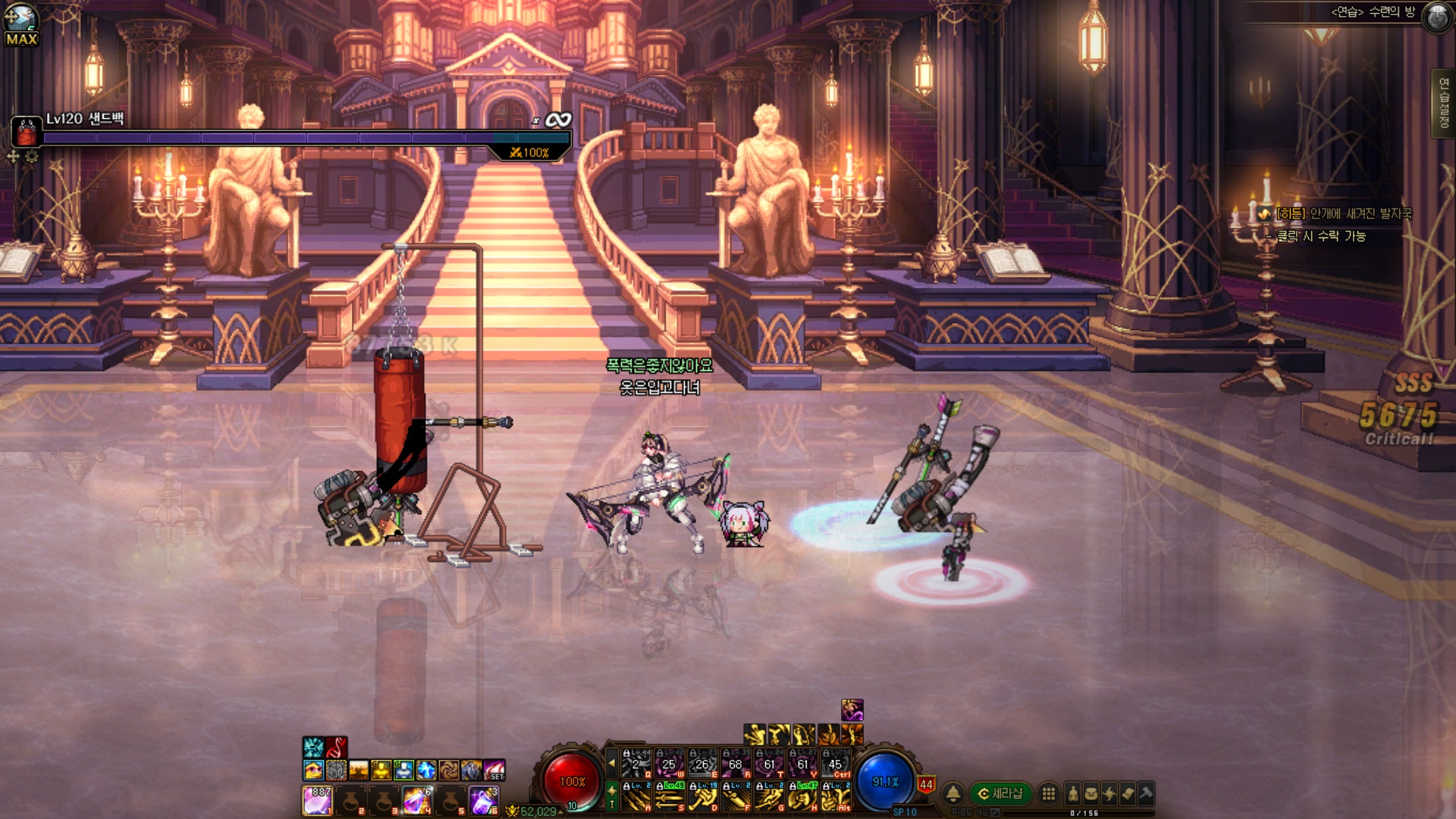Open the shuriken skill window icon
The image size is (1456, 819).
tap(1109, 793)
